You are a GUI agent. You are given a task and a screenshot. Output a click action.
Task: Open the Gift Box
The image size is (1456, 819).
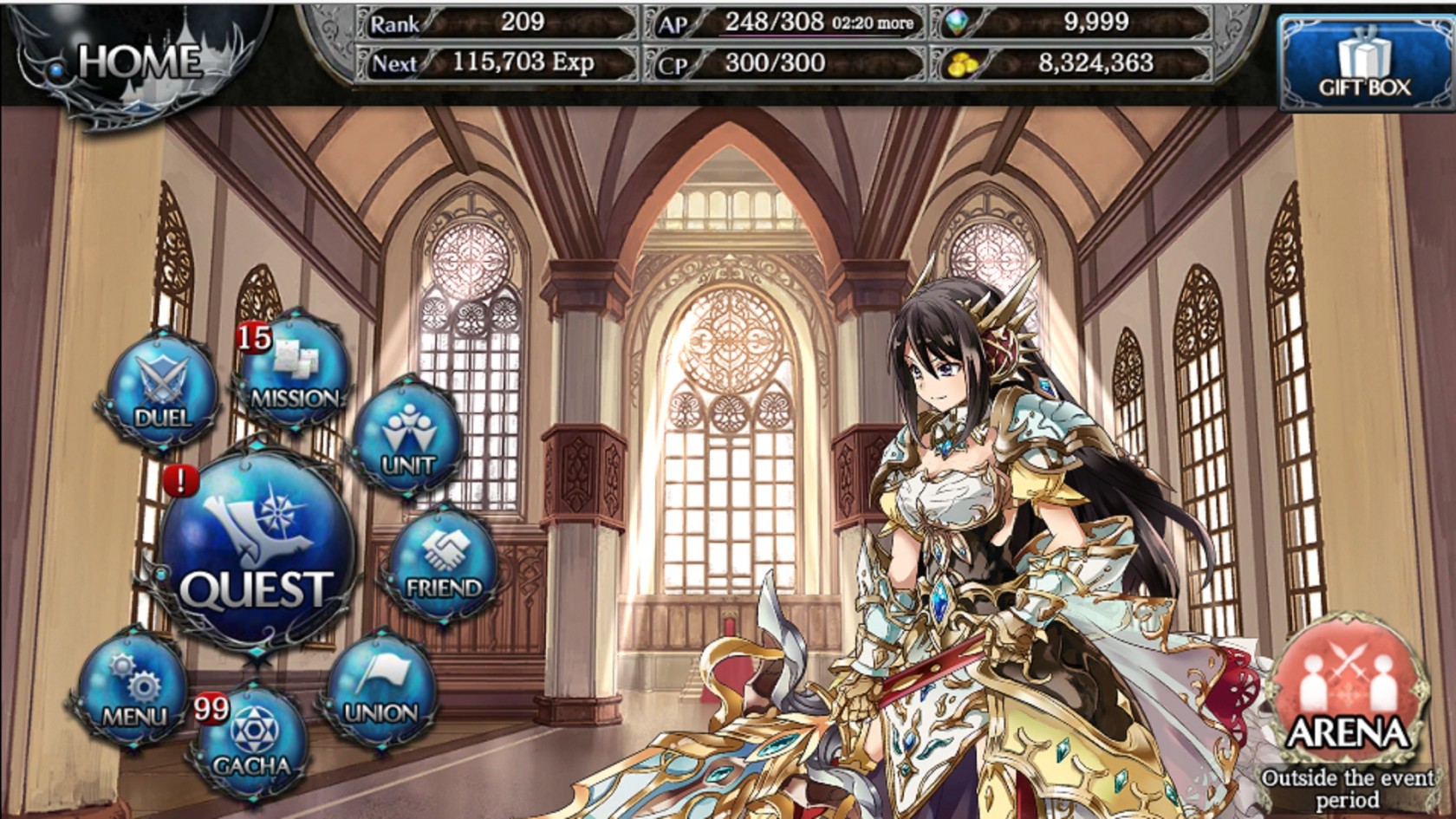(1364, 62)
